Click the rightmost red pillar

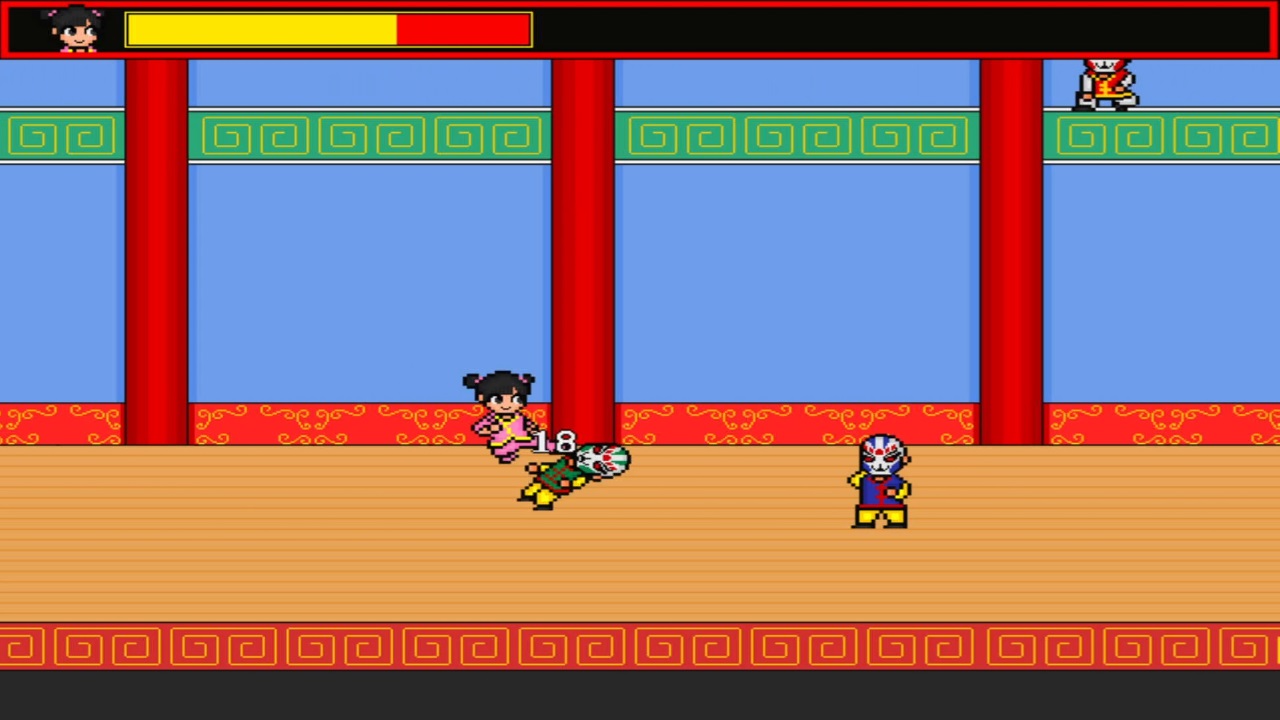click(x=1010, y=250)
